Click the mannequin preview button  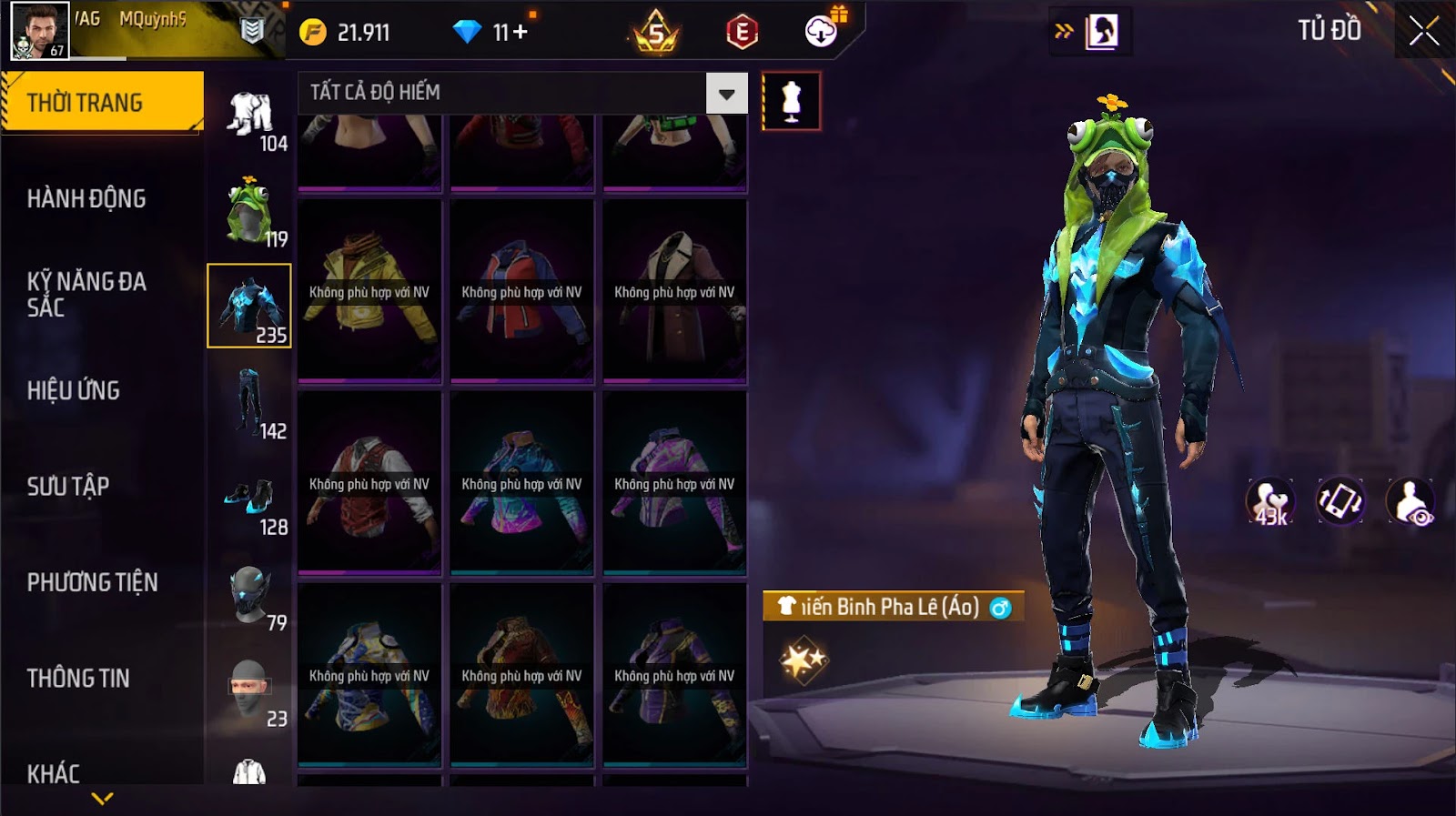(791, 101)
